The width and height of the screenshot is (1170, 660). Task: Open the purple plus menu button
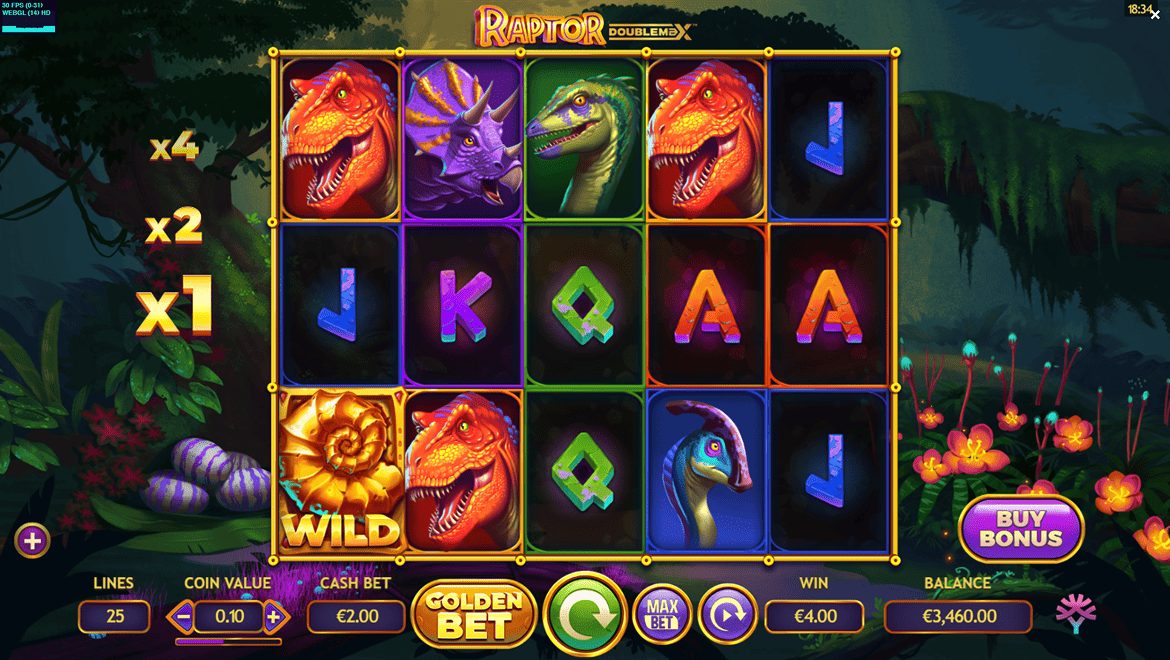[32, 541]
